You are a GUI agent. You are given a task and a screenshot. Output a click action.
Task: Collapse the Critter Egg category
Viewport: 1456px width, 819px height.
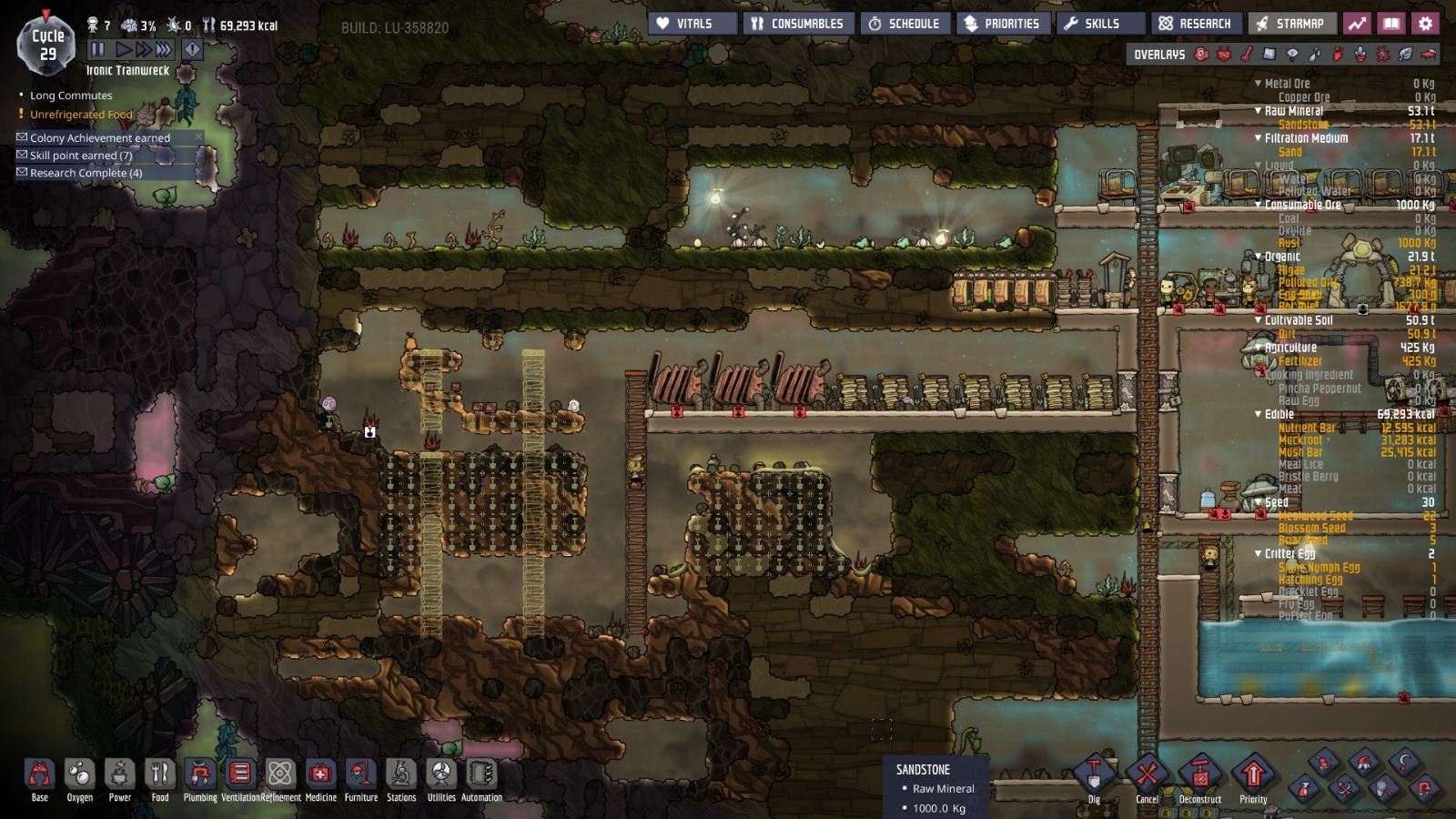(1259, 554)
